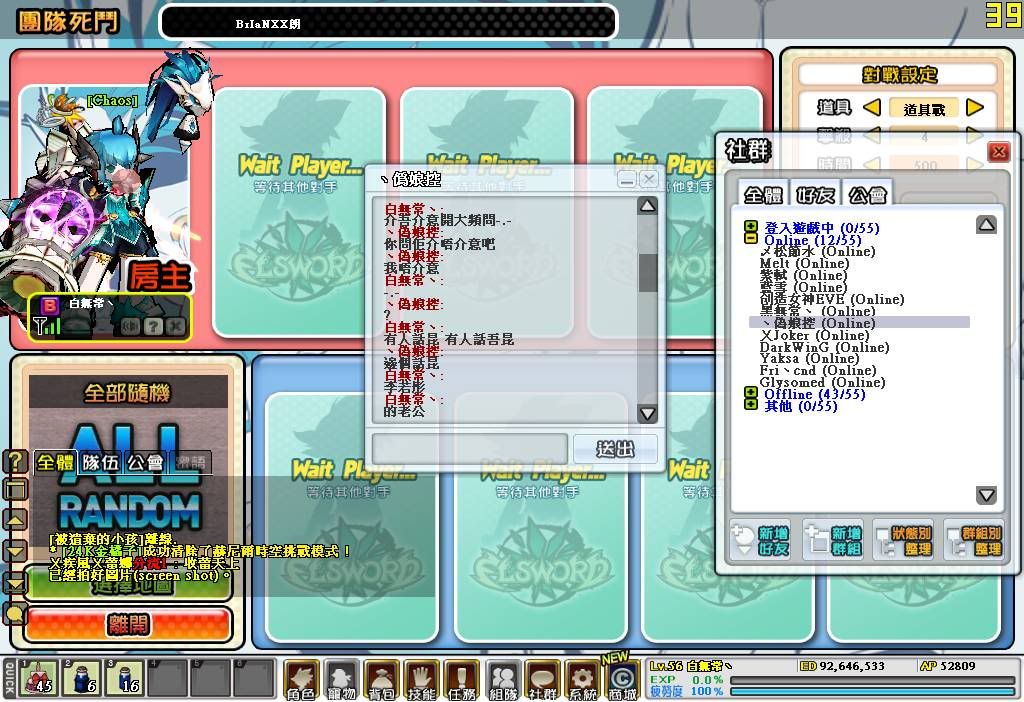The image size is (1024, 702).
Task: Click the right arrow next to 道具戰
Action: pyautogui.click(x=975, y=108)
